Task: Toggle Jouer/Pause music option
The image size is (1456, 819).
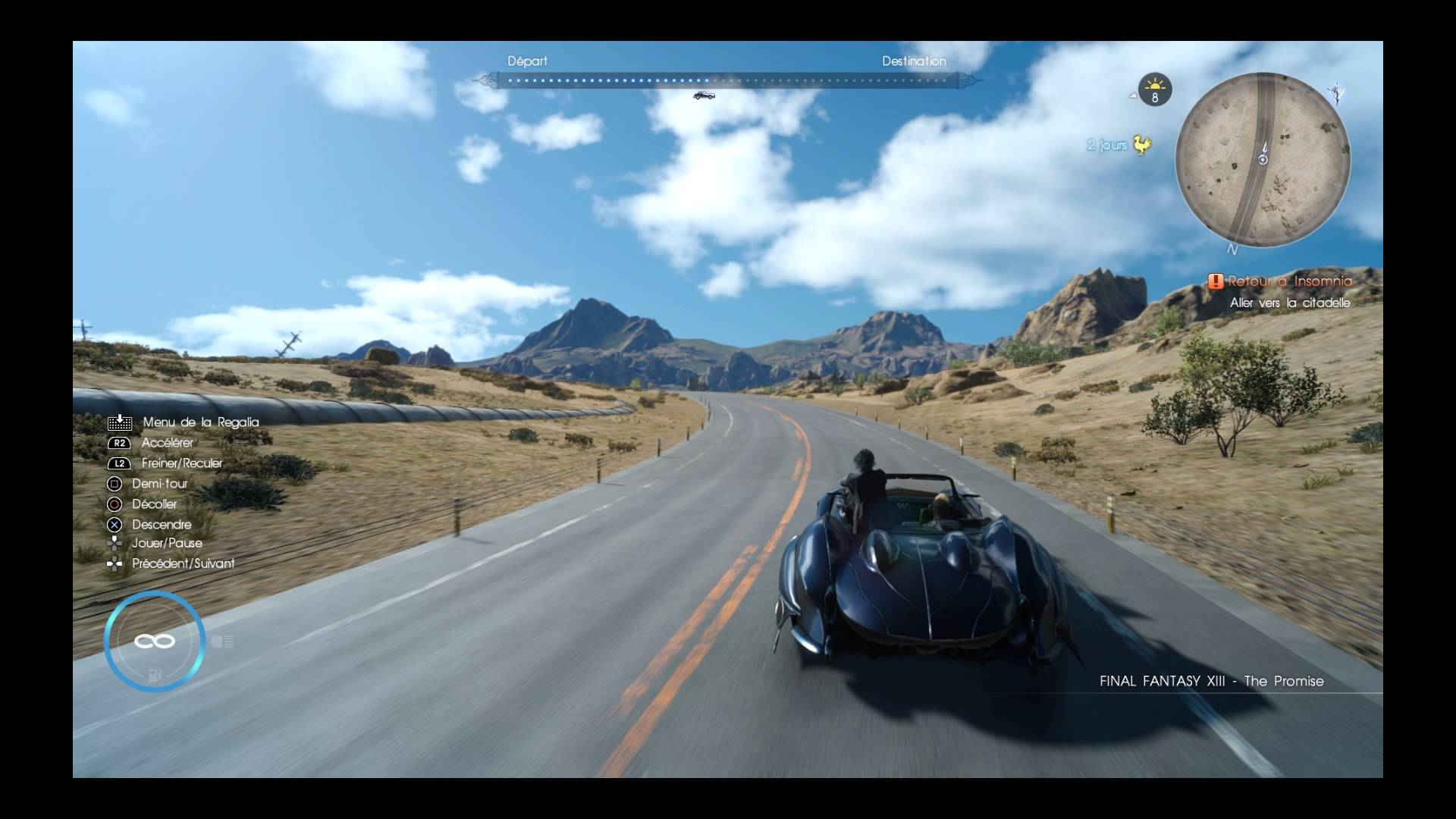Action: [x=167, y=543]
